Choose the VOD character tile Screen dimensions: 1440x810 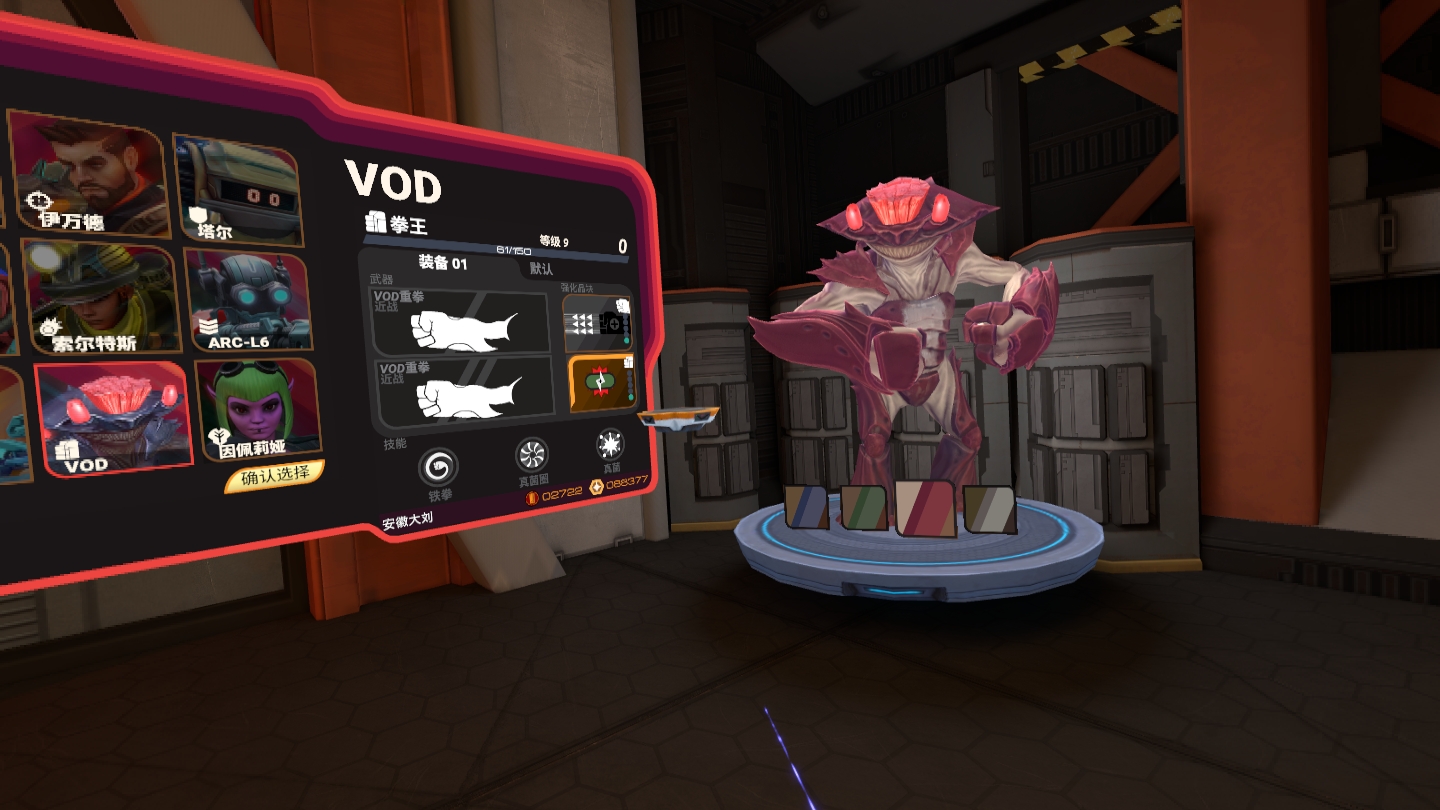pyautogui.click(x=113, y=418)
